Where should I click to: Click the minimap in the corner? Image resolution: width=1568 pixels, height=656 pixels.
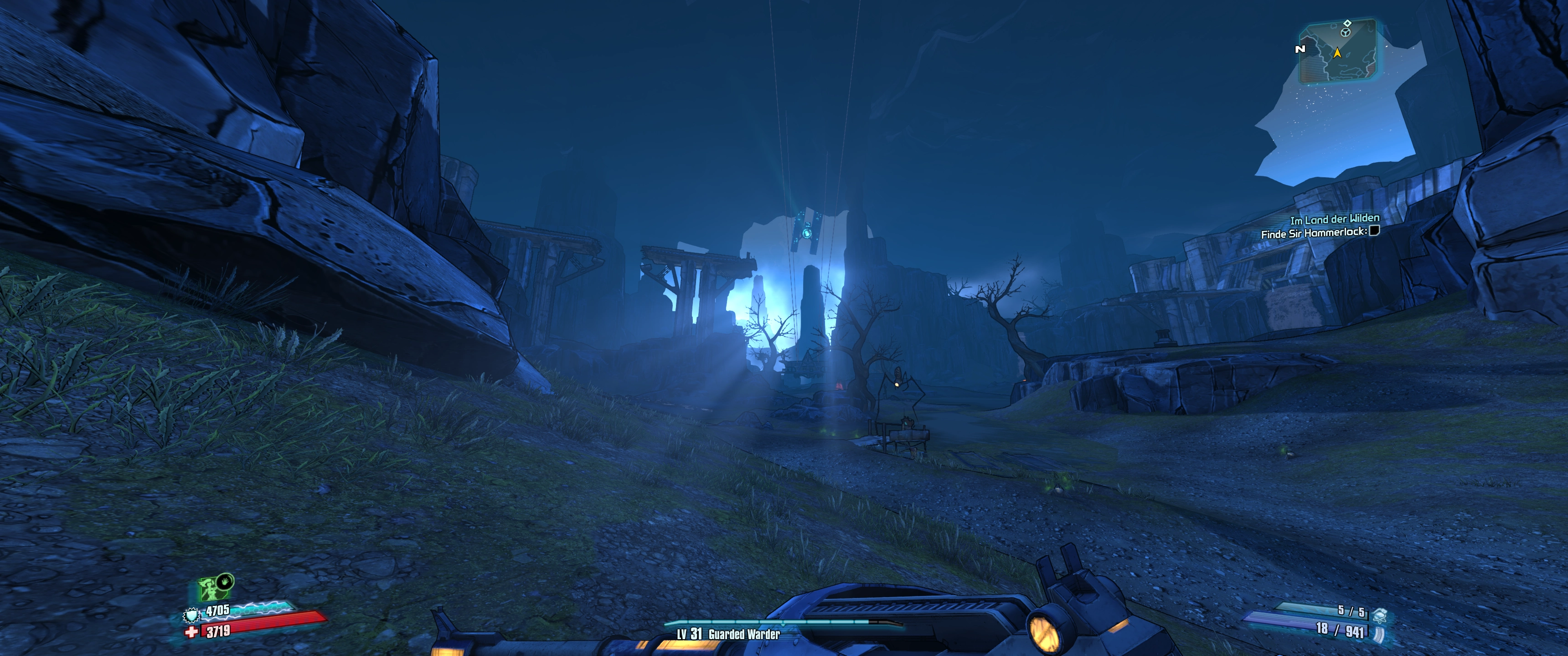[1337, 52]
